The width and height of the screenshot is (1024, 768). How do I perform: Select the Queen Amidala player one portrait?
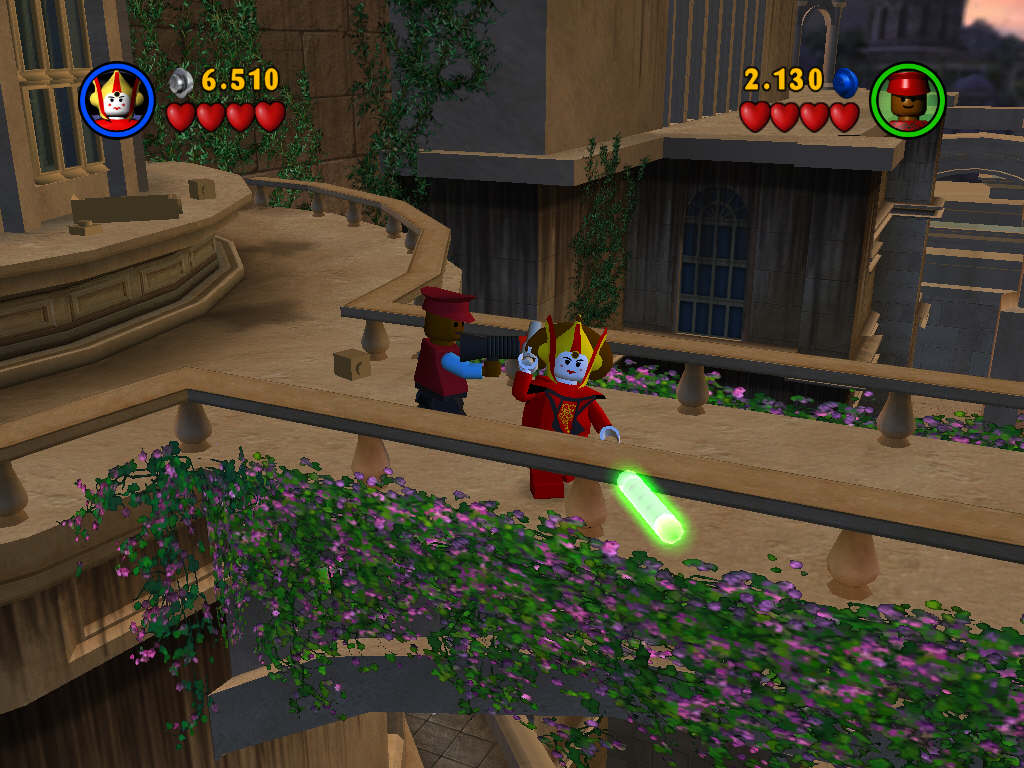(117, 99)
